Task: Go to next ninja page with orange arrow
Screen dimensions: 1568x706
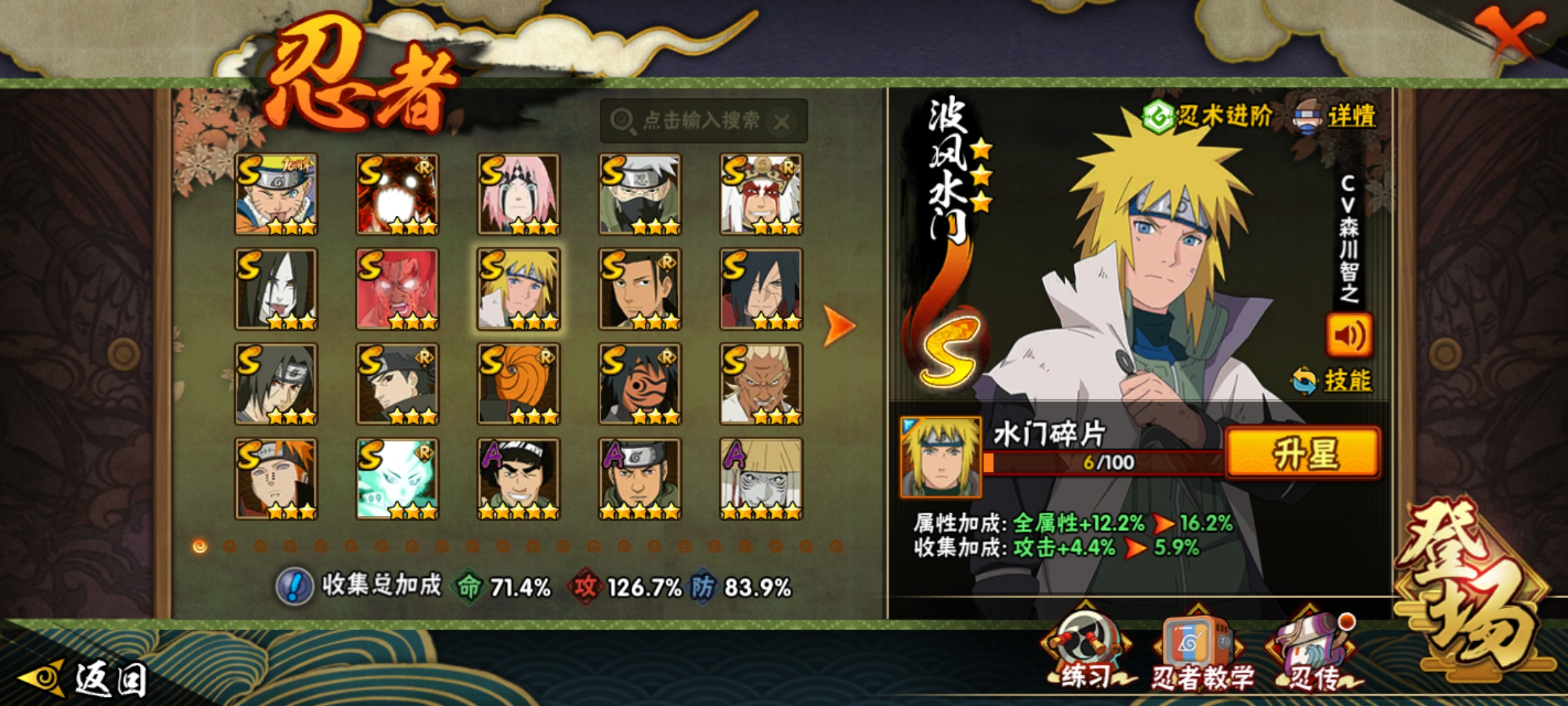Action: click(839, 325)
